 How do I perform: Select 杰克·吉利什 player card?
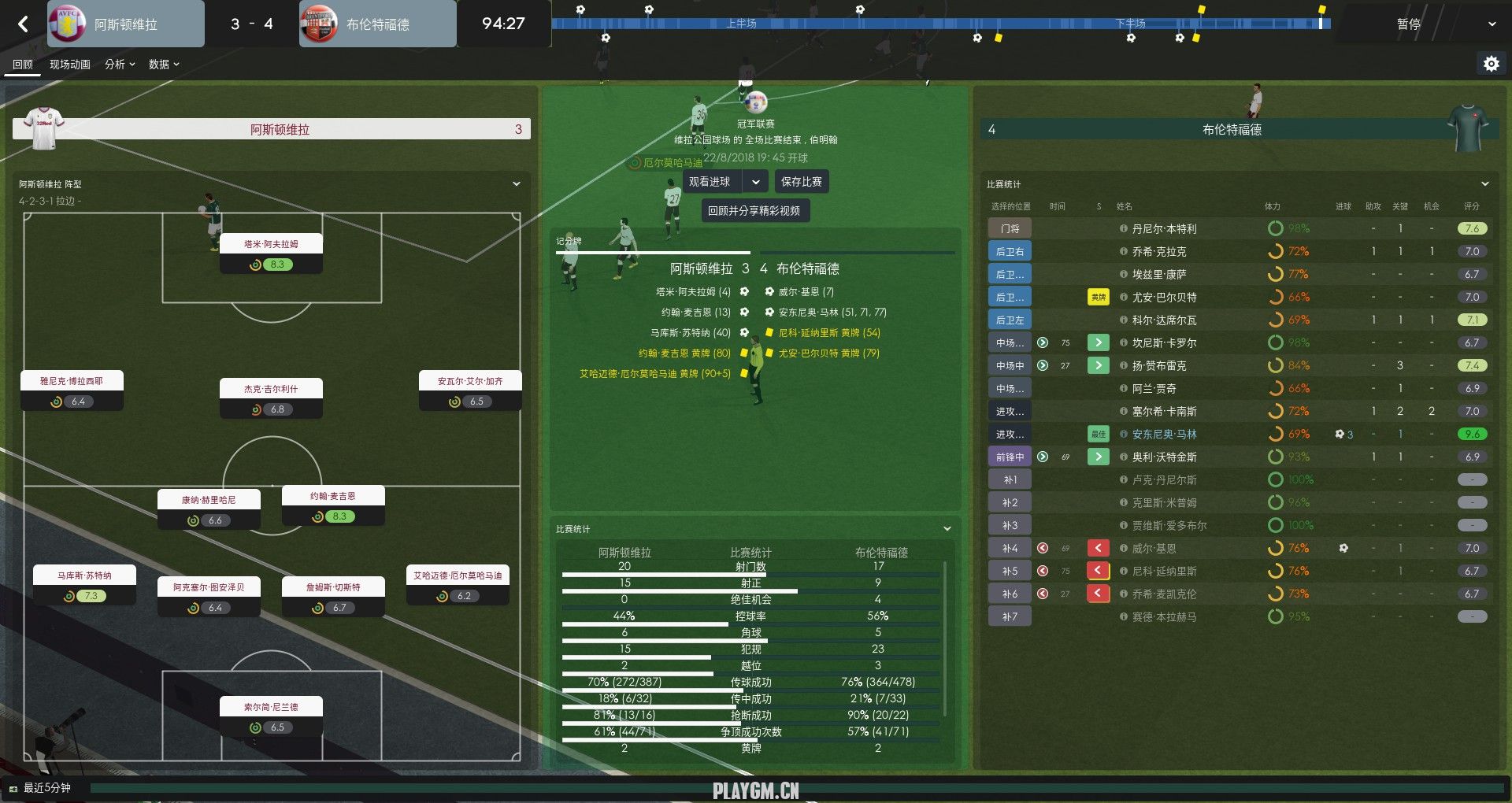click(271, 389)
